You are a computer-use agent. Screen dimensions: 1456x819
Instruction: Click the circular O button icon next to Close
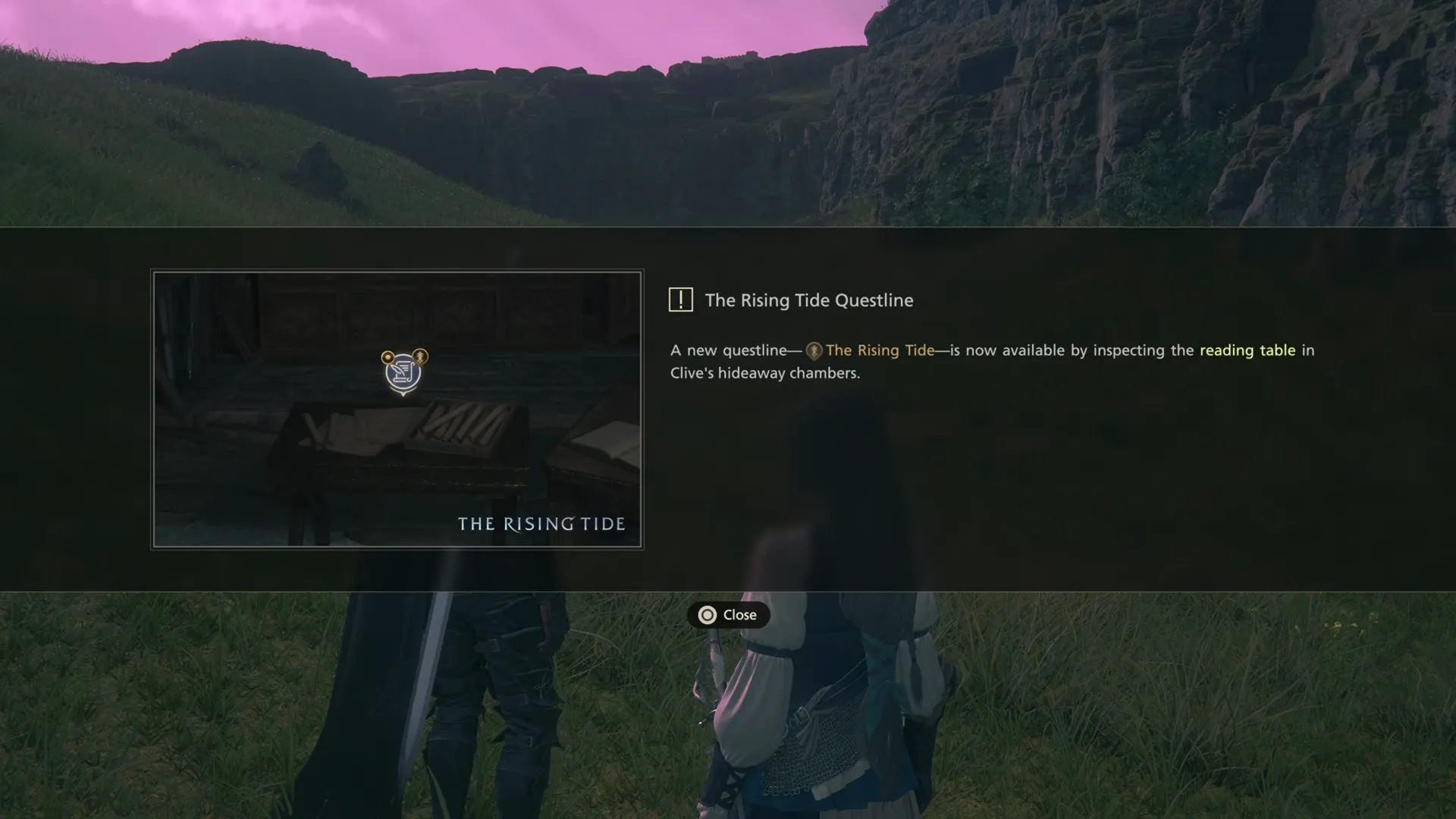pos(707,616)
